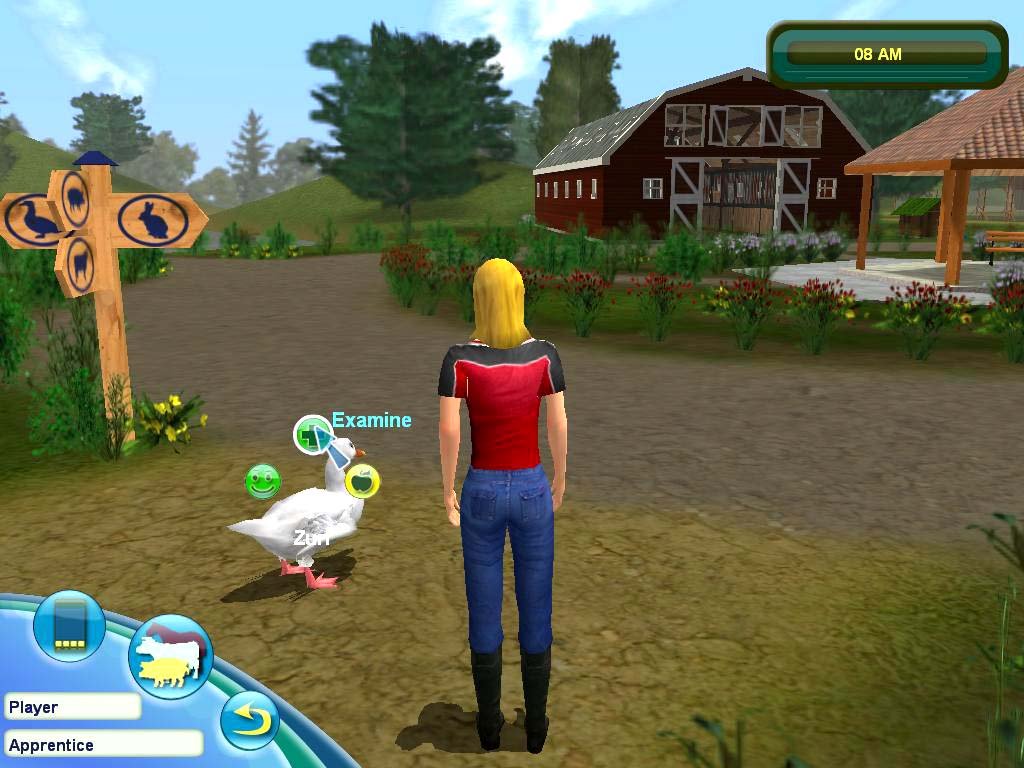Open the animals list button
1024x768 pixels.
(170, 657)
